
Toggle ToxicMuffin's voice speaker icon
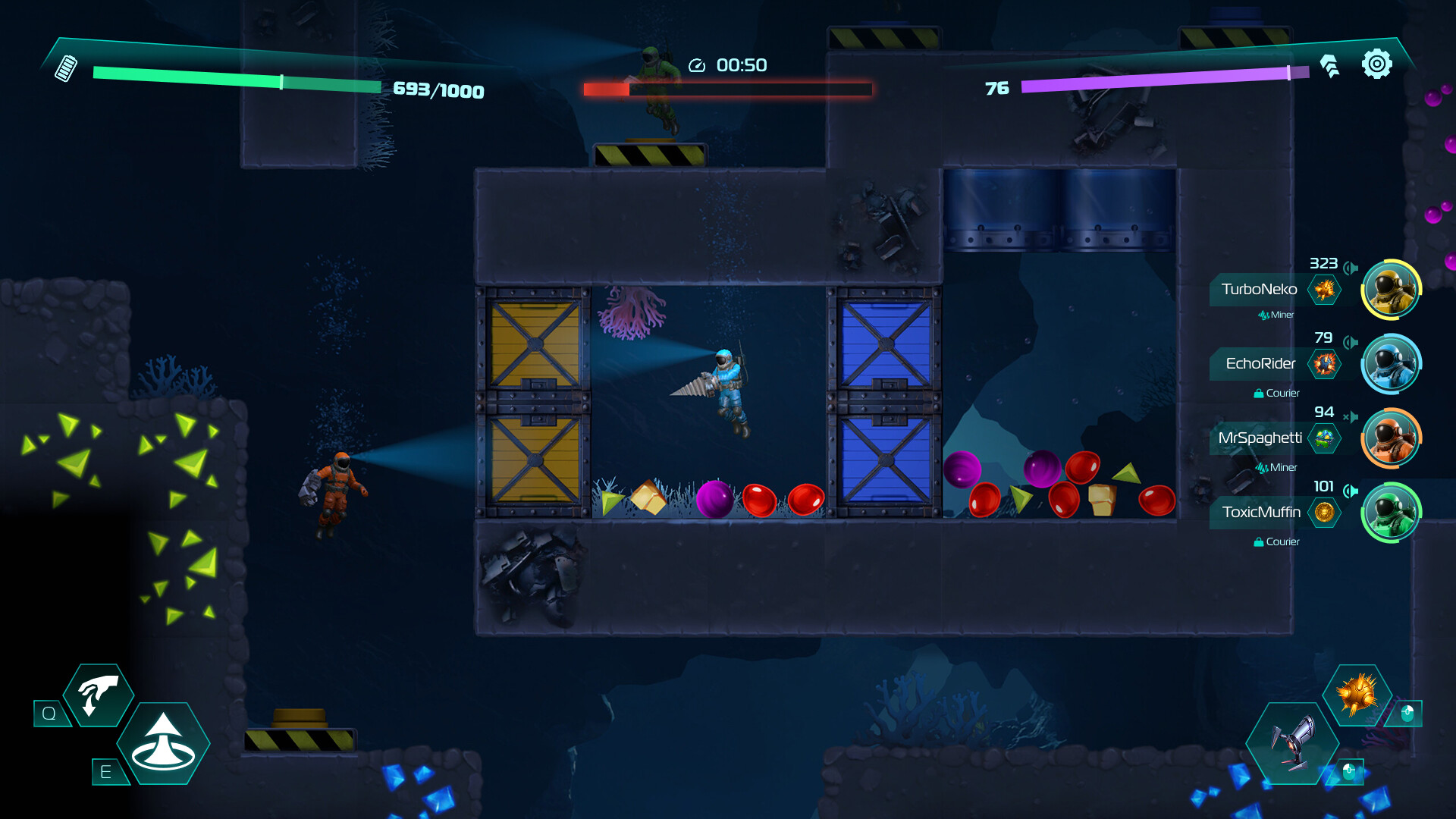tap(1351, 491)
